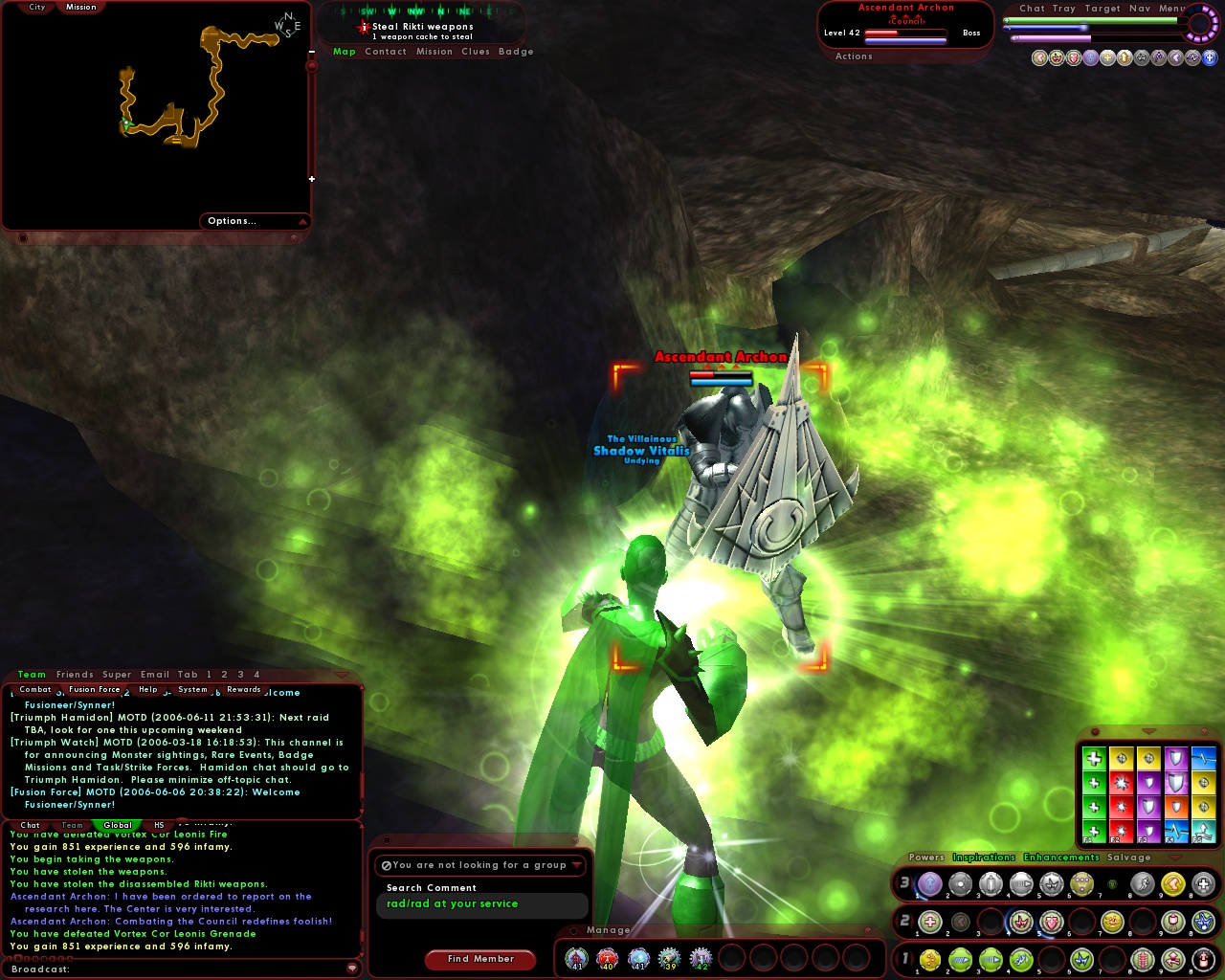Open the minimap Options
The image size is (1225, 980).
[x=232, y=220]
